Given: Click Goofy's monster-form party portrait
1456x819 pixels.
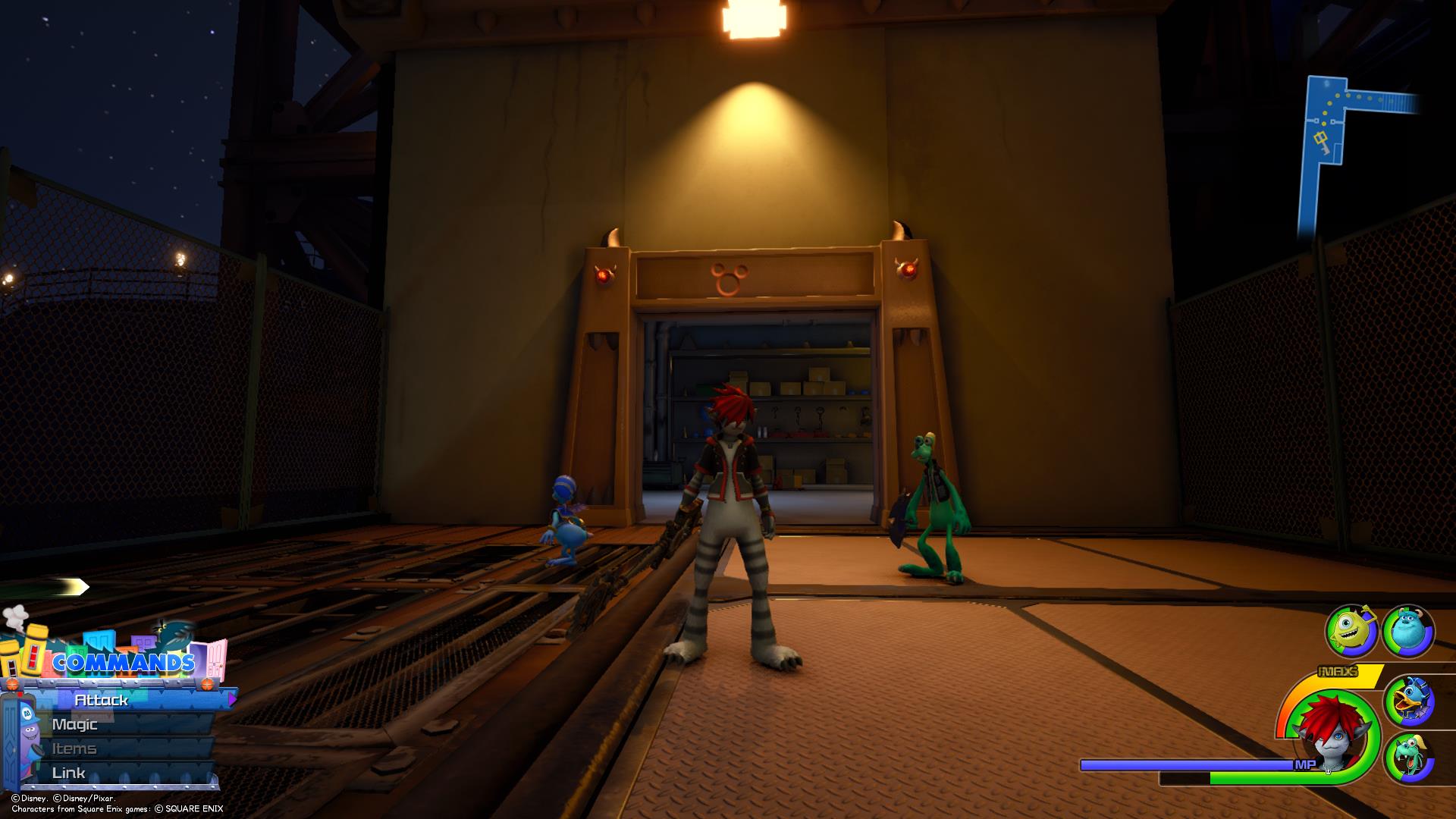Looking at the screenshot, I should coord(1409,758).
